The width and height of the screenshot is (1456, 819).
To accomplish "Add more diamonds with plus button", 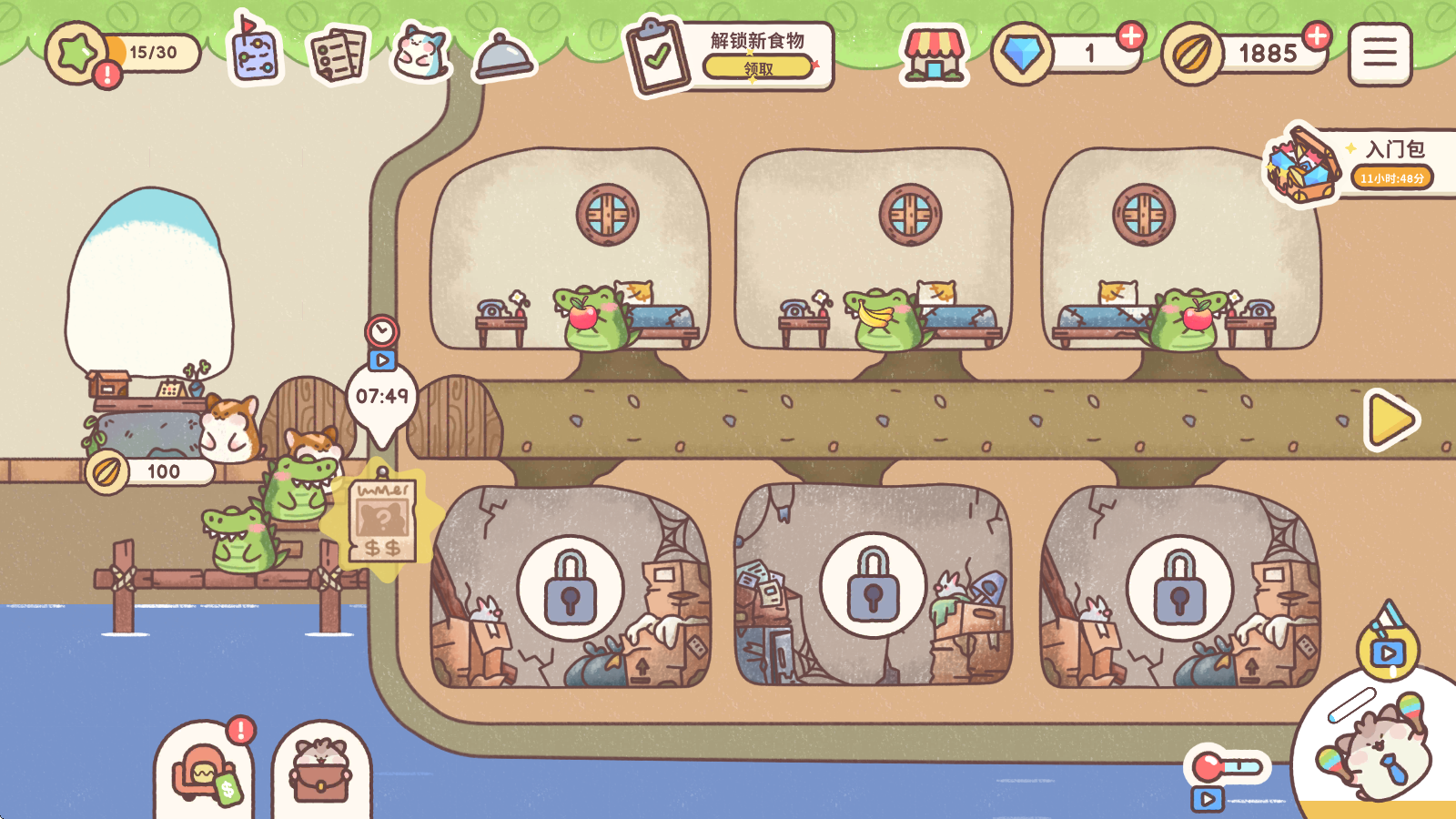I will (x=1131, y=35).
